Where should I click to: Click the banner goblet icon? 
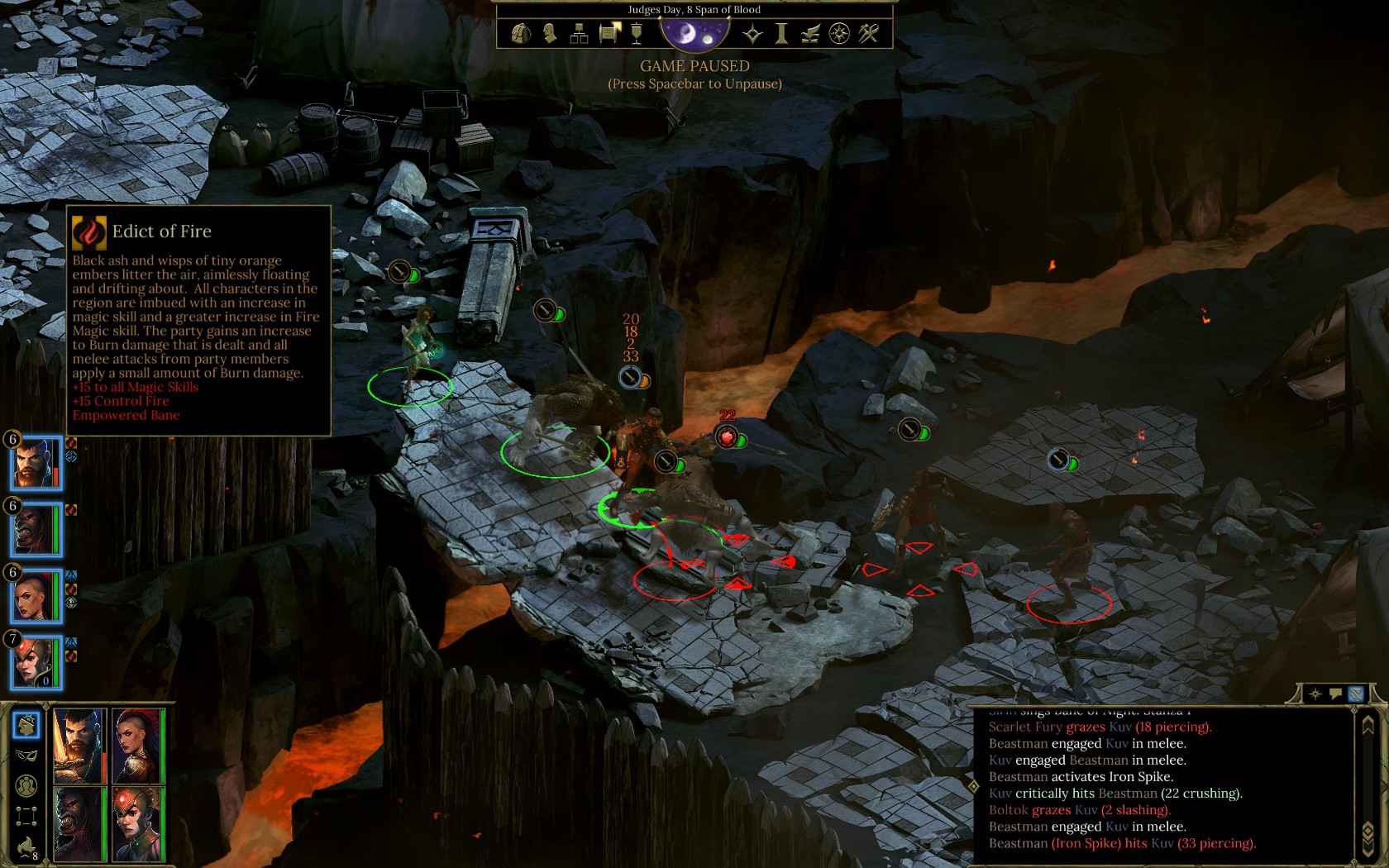[x=637, y=34]
